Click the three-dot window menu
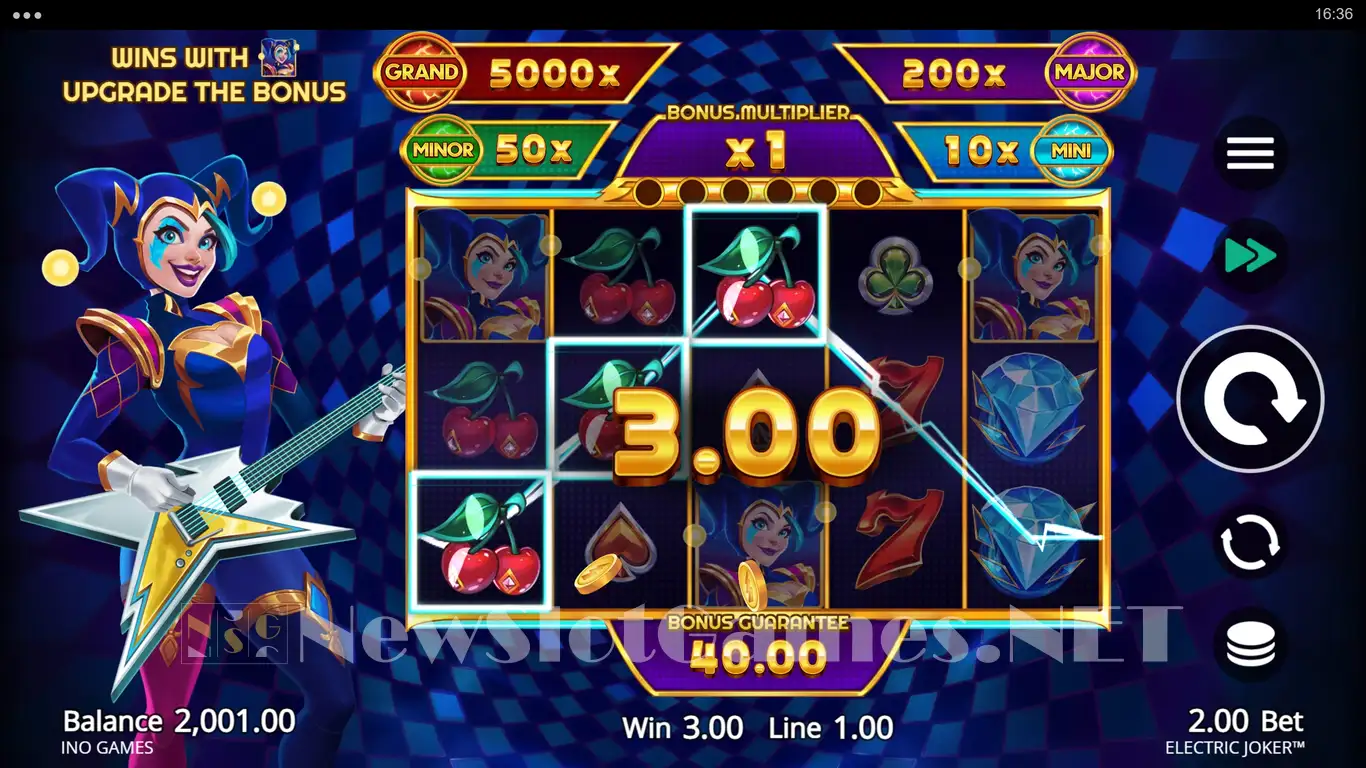The image size is (1366, 768). (x=27, y=15)
